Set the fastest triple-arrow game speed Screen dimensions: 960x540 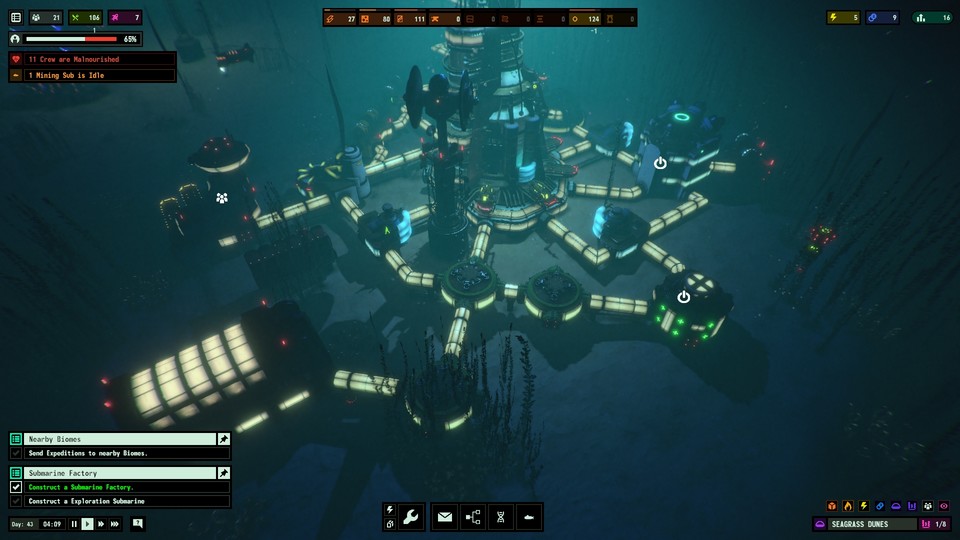tap(115, 524)
